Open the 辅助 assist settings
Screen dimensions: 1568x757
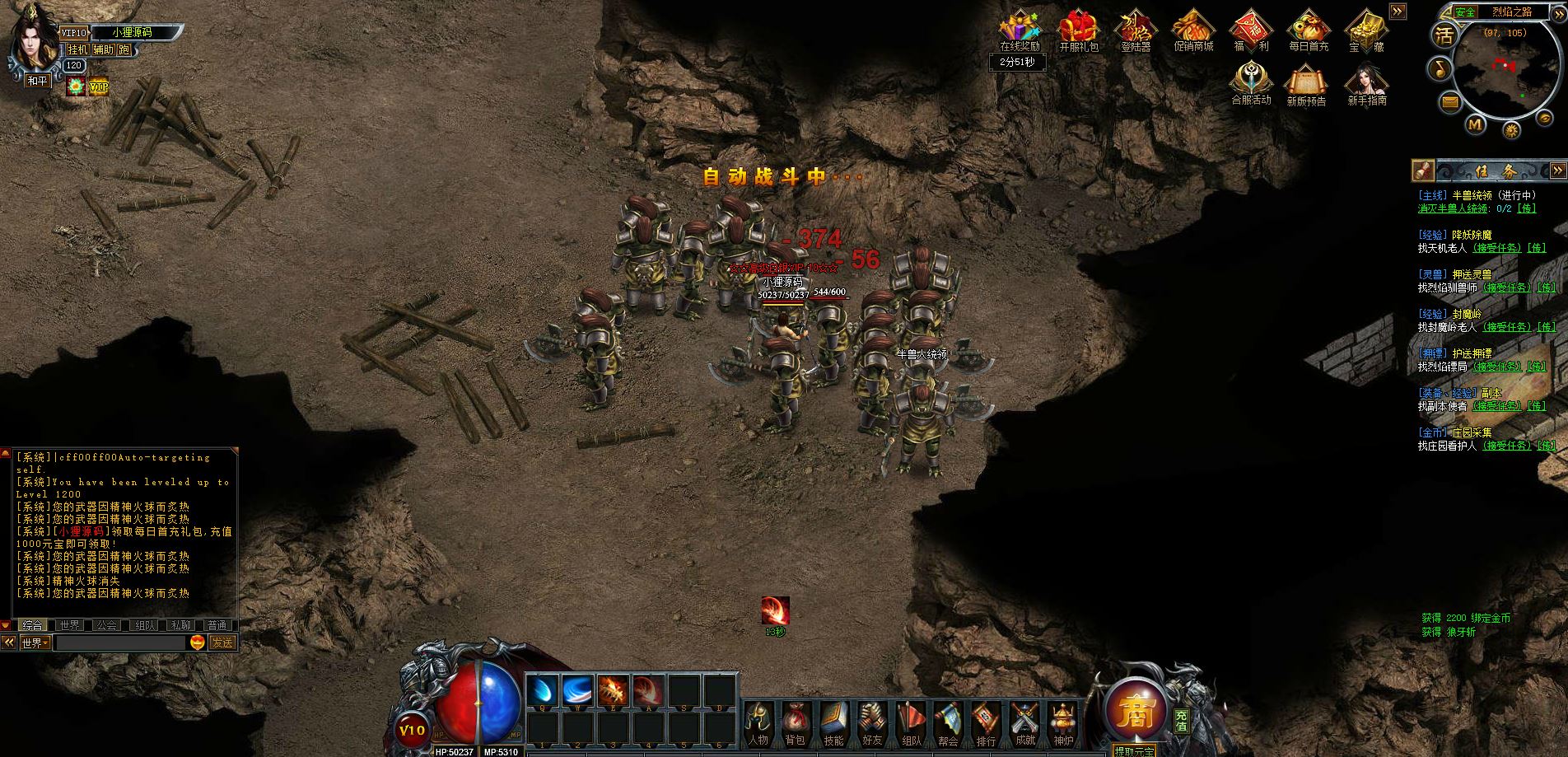click(x=103, y=49)
